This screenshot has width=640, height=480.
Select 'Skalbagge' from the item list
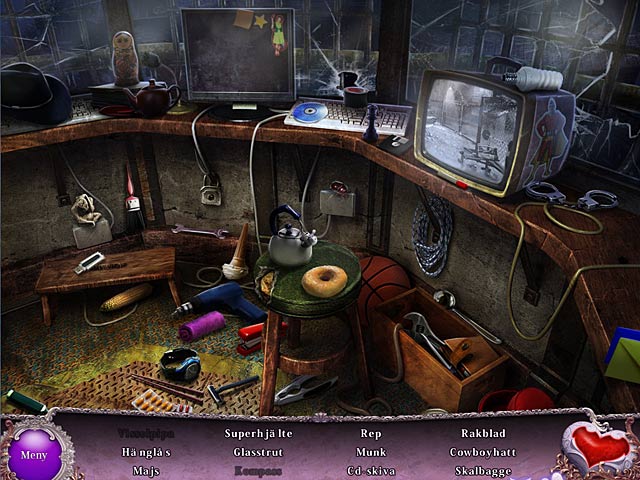[x=484, y=470]
